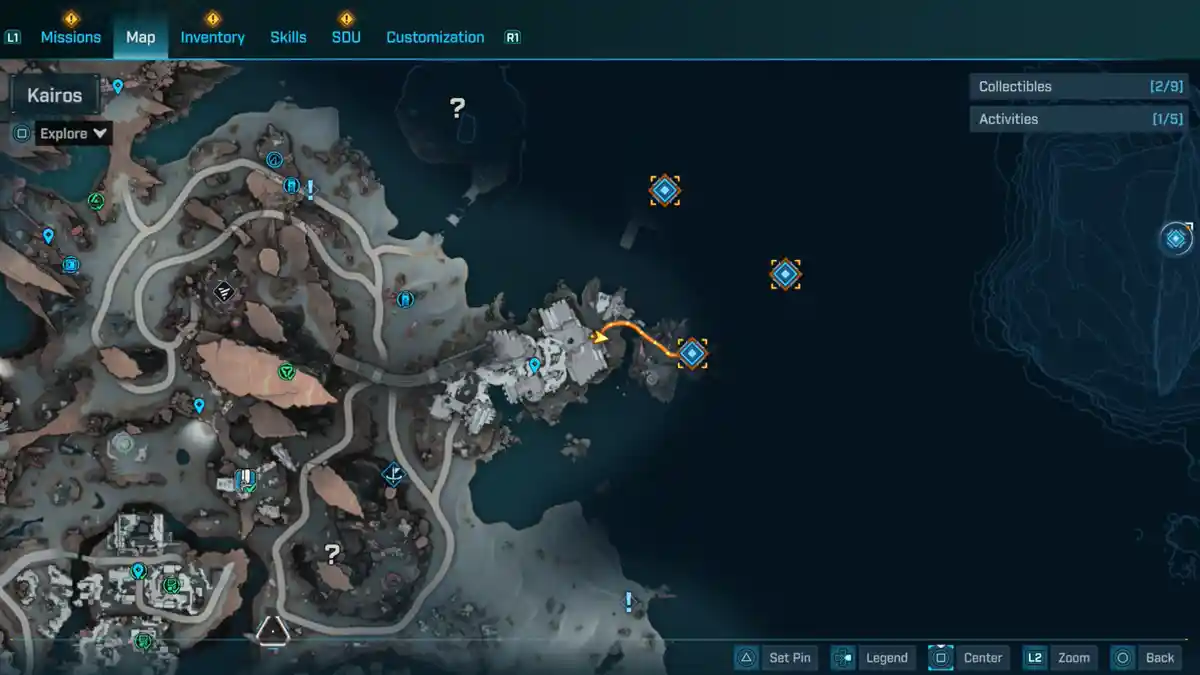Image resolution: width=1200 pixels, height=675 pixels.
Task: Select the Map tab
Action: [x=141, y=37]
